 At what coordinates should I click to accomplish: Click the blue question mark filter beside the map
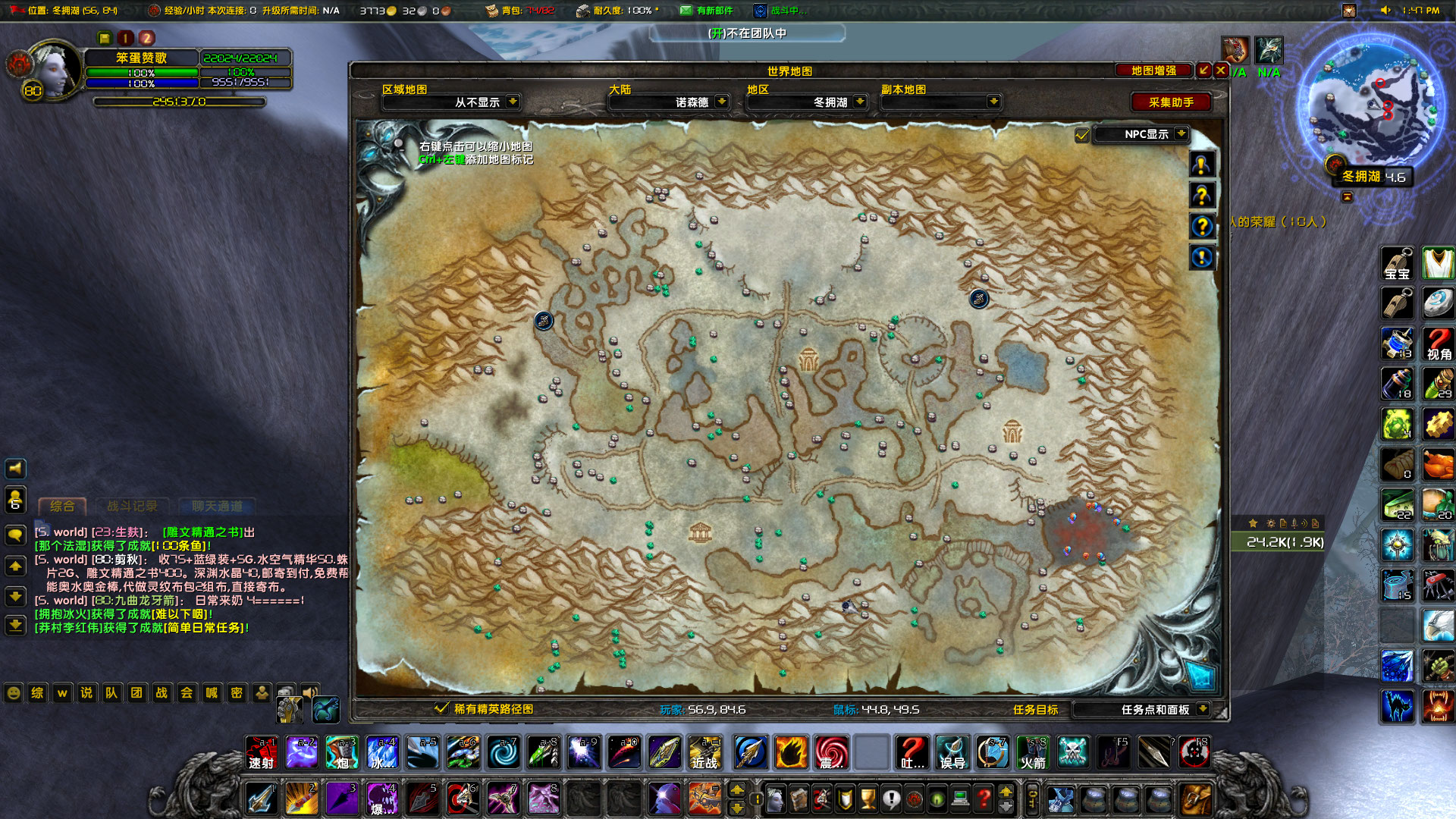1202,226
